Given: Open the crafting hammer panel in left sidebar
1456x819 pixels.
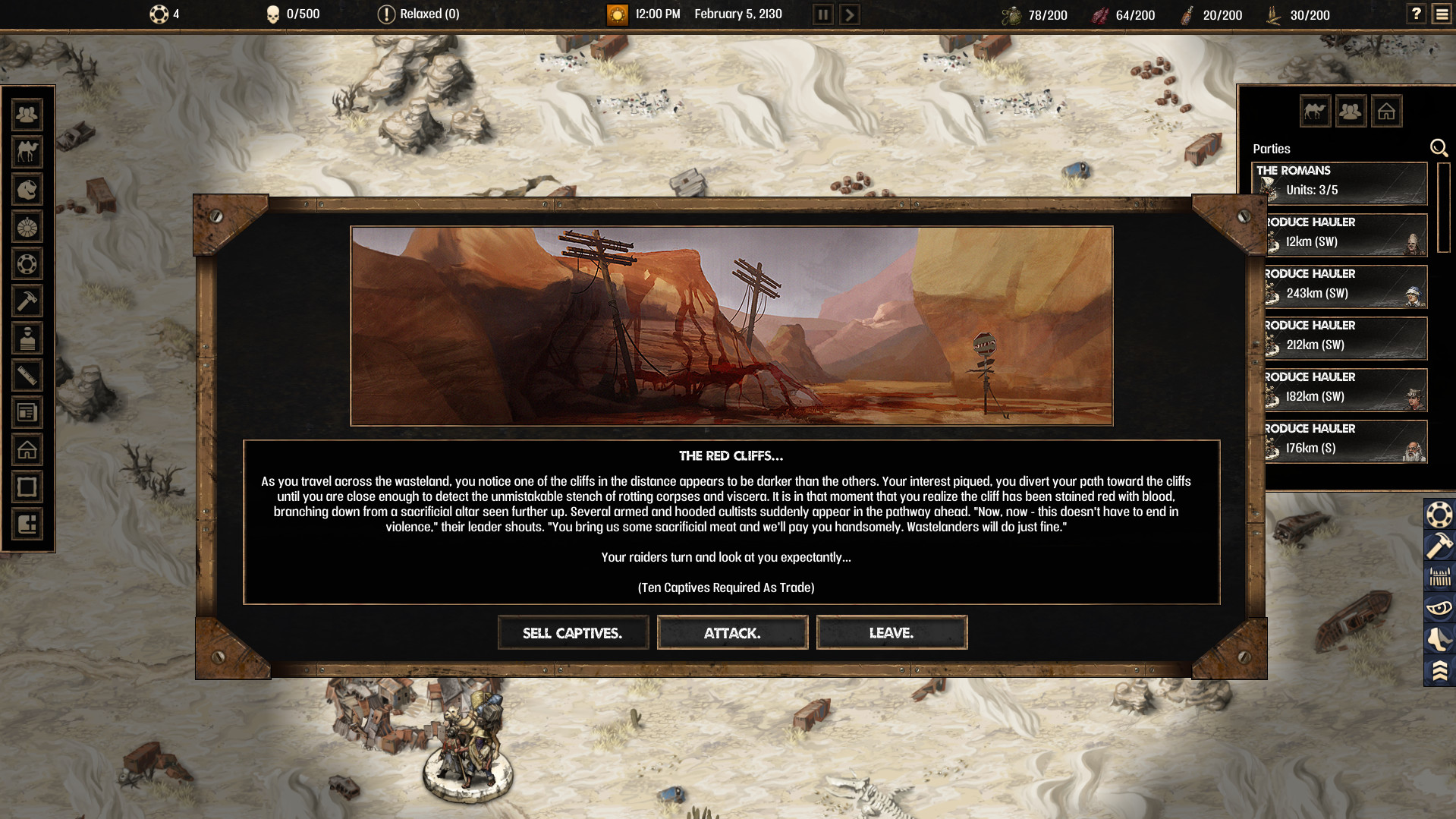Looking at the screenshot, I should 27,301.
